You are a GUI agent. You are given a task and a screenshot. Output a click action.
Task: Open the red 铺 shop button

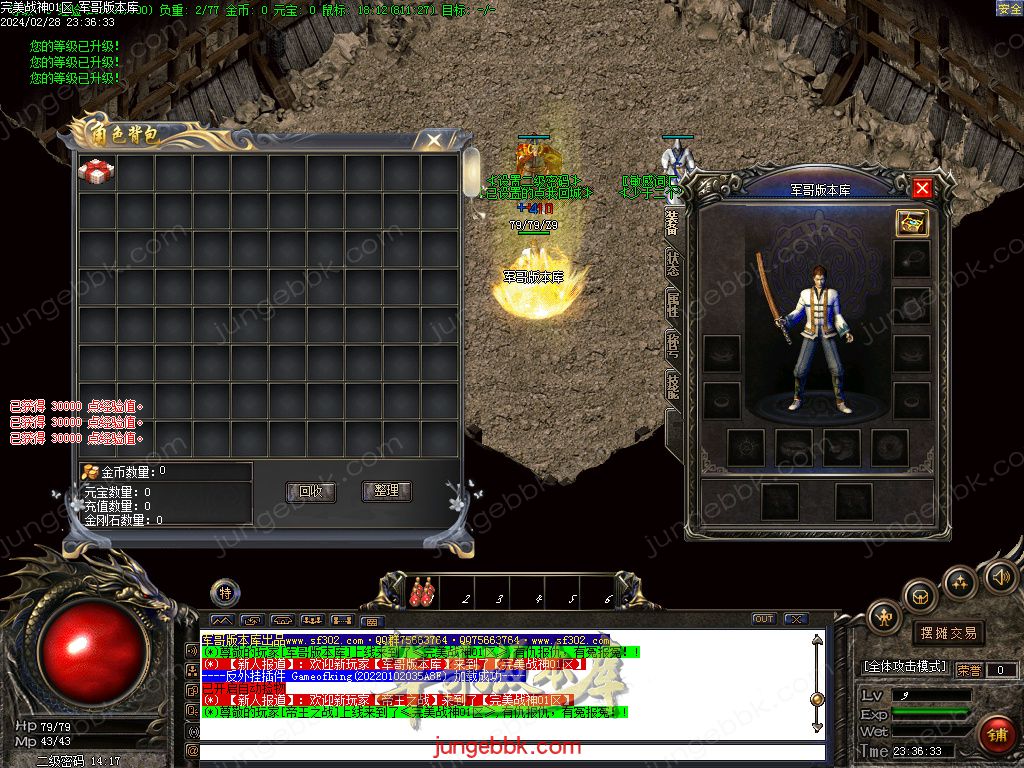coord(997,735)
